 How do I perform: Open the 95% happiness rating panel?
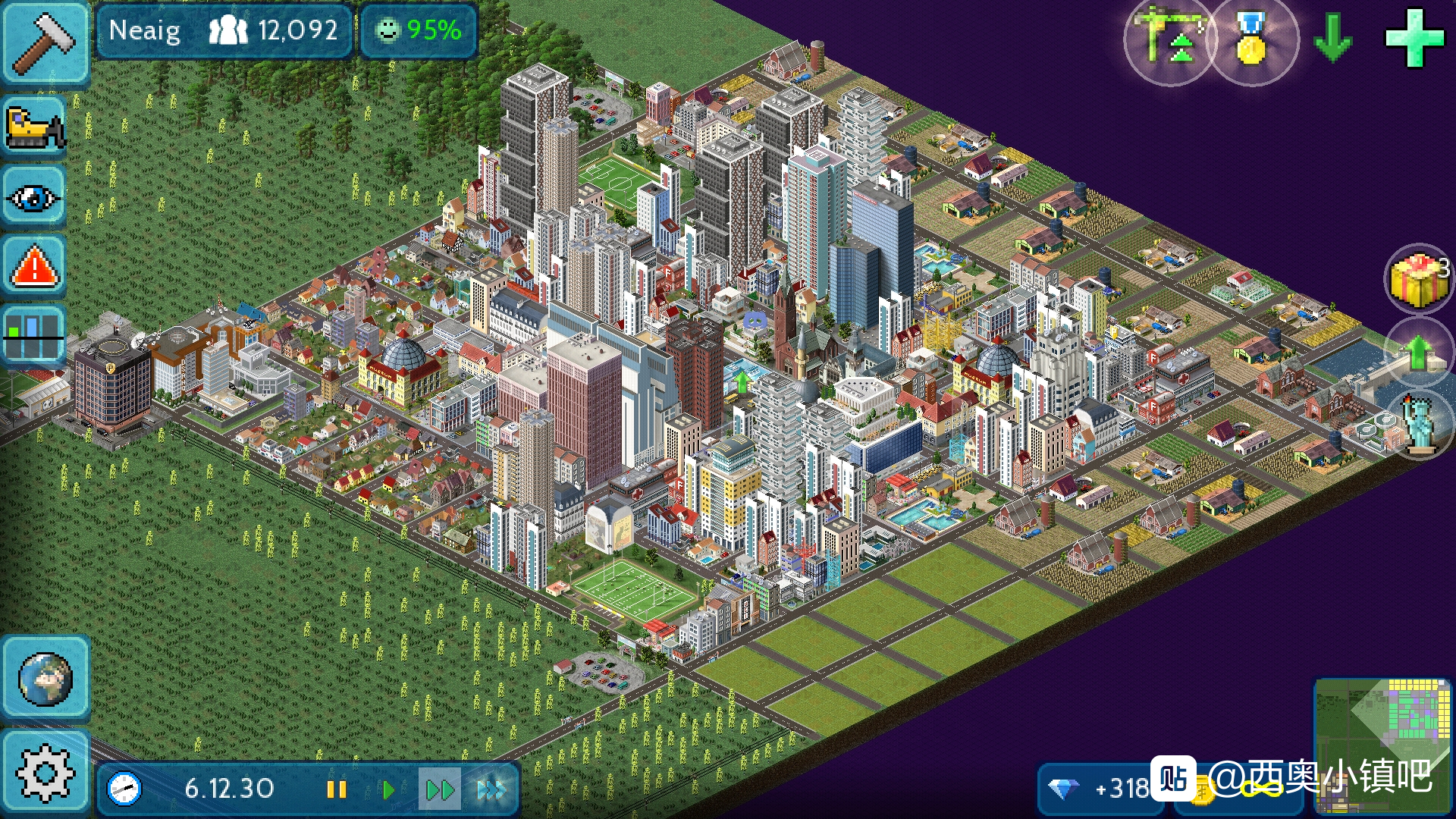[x=419, y=31]
